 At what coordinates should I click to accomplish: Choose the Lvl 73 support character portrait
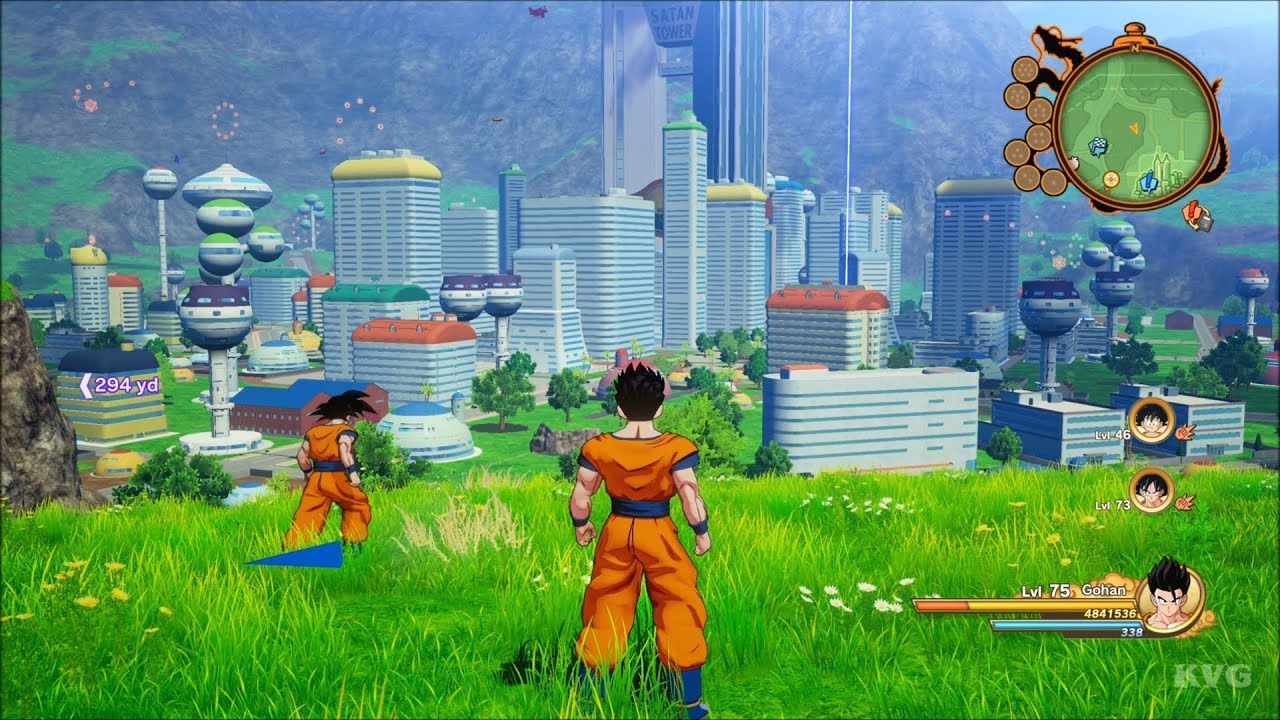(1151, 491)
